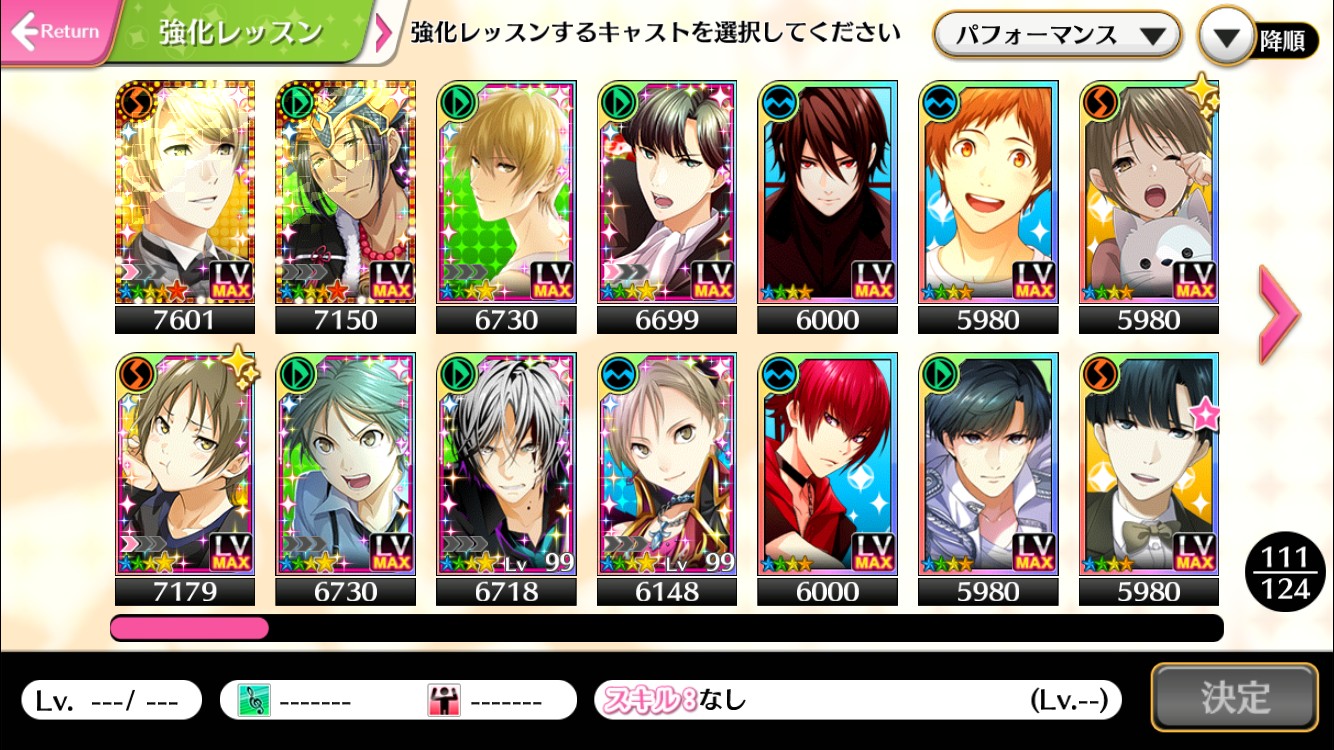This screenshot has width=1334, height=750.
Task: Select the cast card rated 6699
Action: pos(667,192)
